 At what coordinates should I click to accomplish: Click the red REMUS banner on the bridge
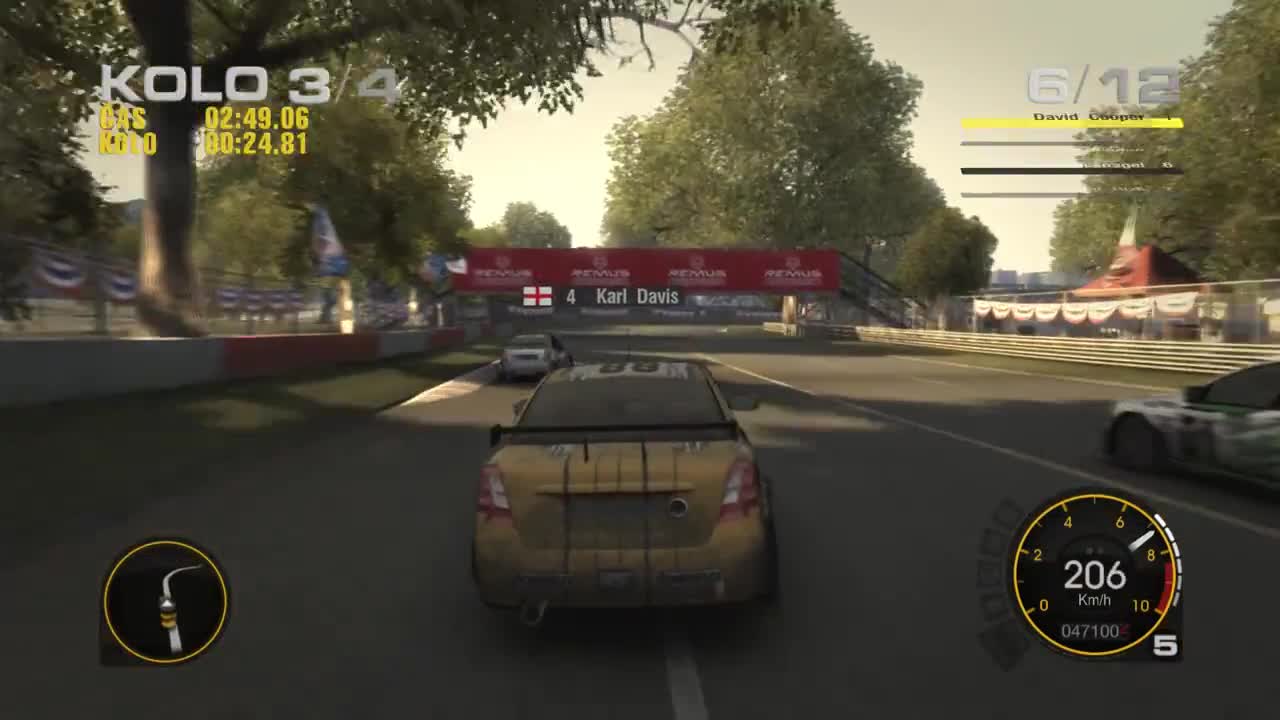point(640,268)
